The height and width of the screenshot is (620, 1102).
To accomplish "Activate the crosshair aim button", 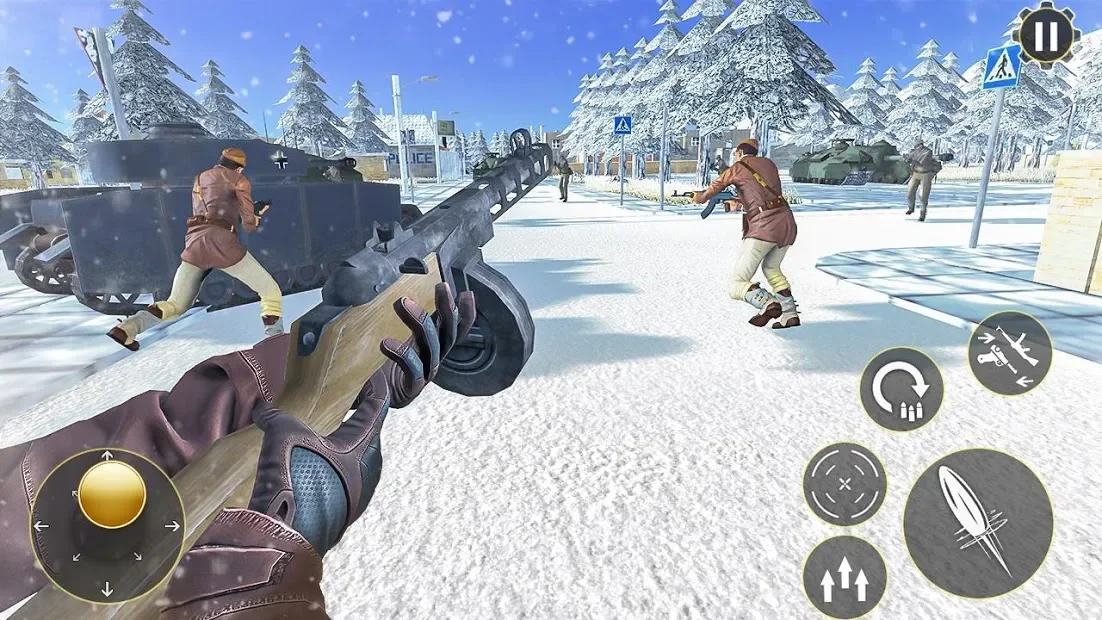I will [845, 484].
